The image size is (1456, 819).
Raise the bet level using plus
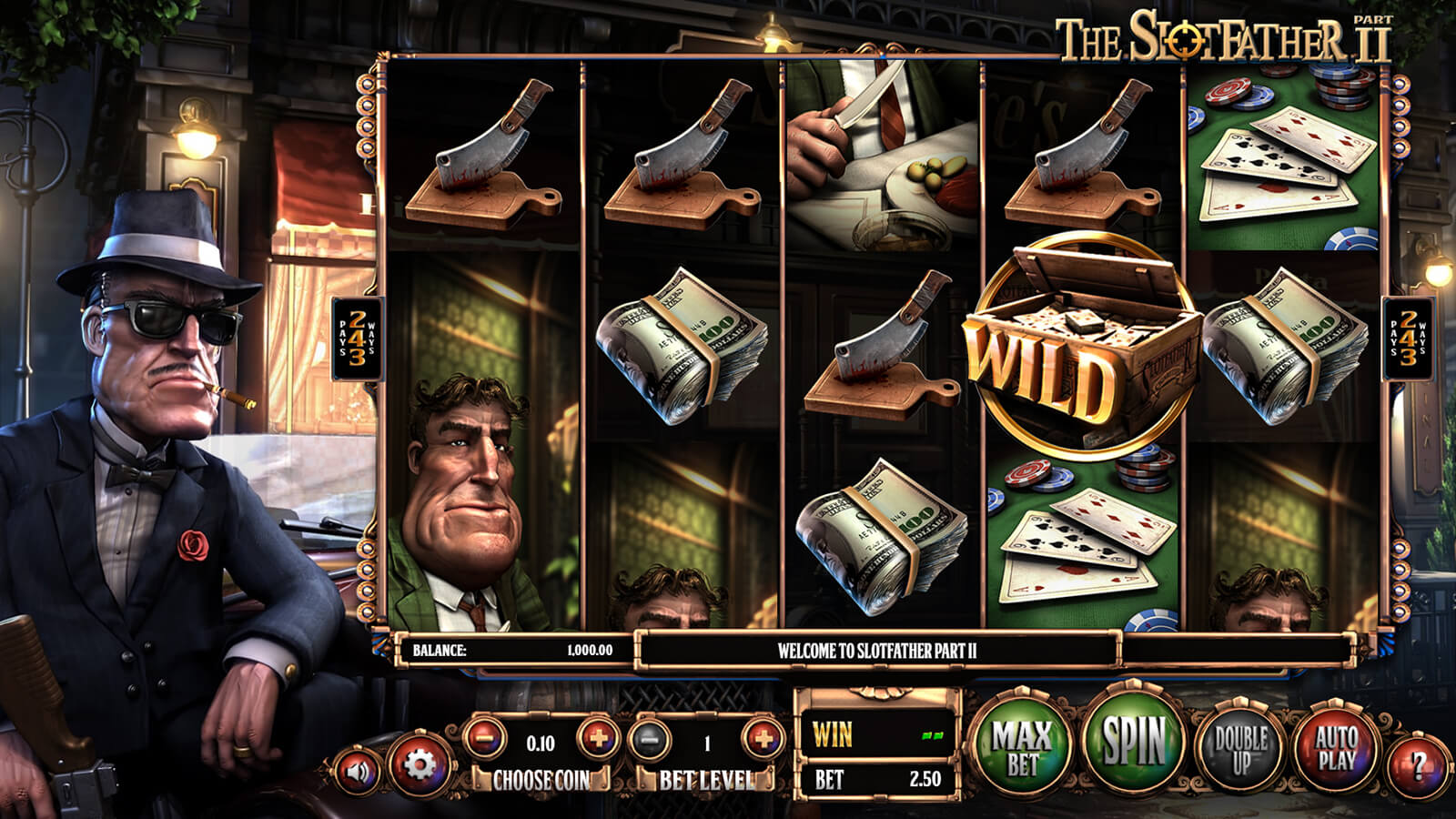[x=763, y=739]
